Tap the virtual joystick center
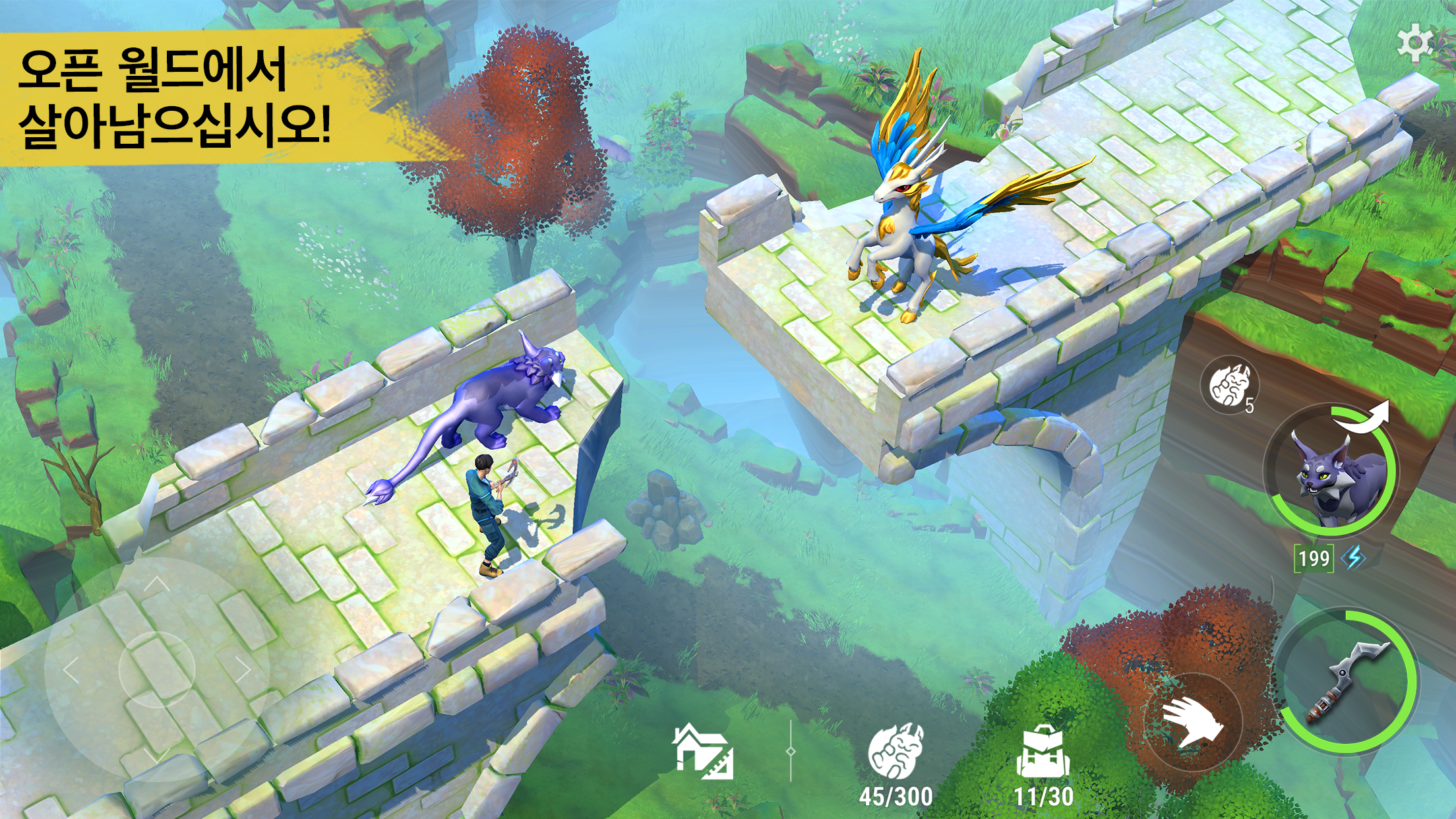Screen dimensions: 1456x819 [x=156, y=669]
